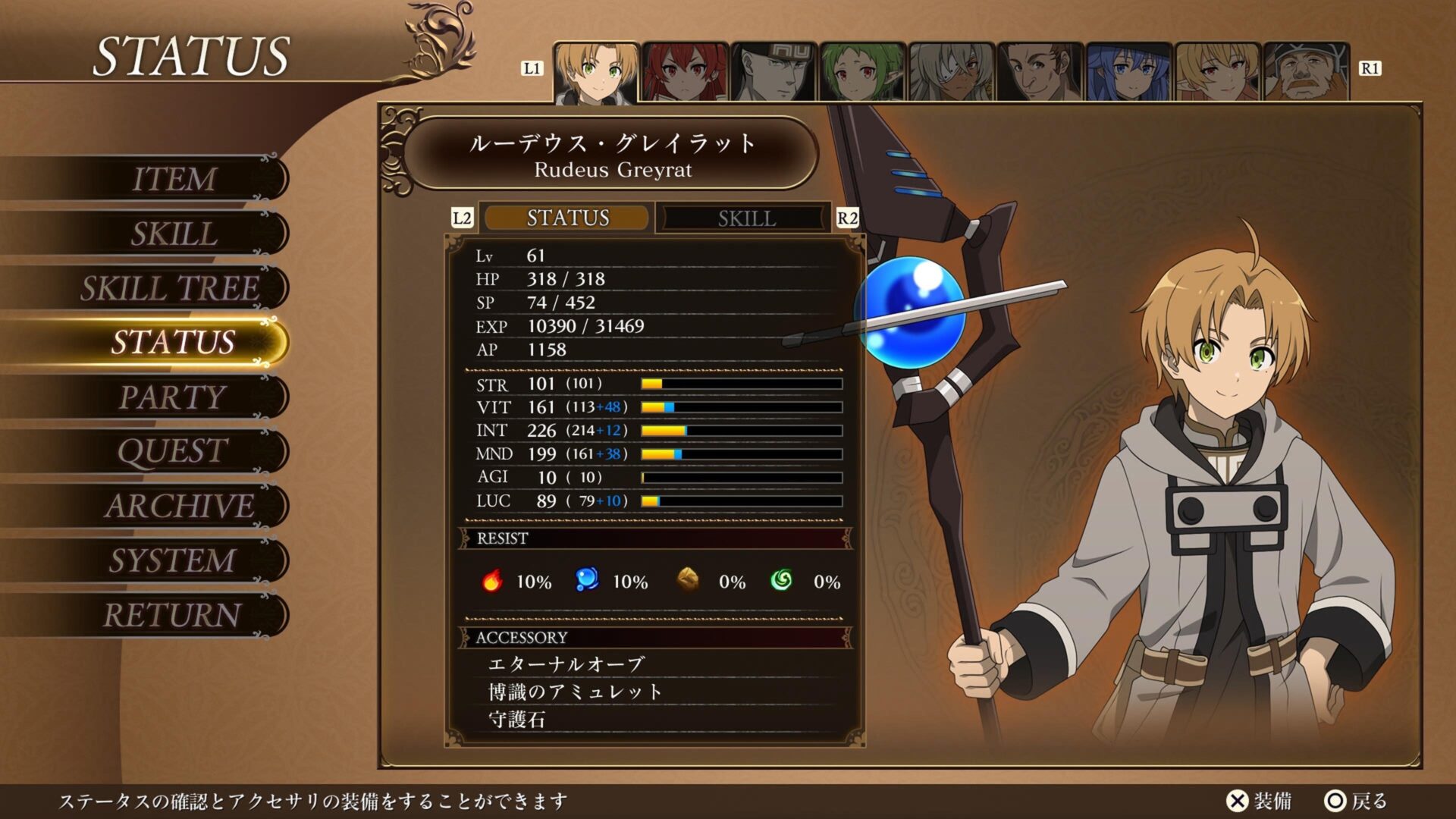Select the STATUS tab in the character panel
Image resolution: width=1456 pixels, height=819 pixels.
pyautogui.click(x=567, y=218)
